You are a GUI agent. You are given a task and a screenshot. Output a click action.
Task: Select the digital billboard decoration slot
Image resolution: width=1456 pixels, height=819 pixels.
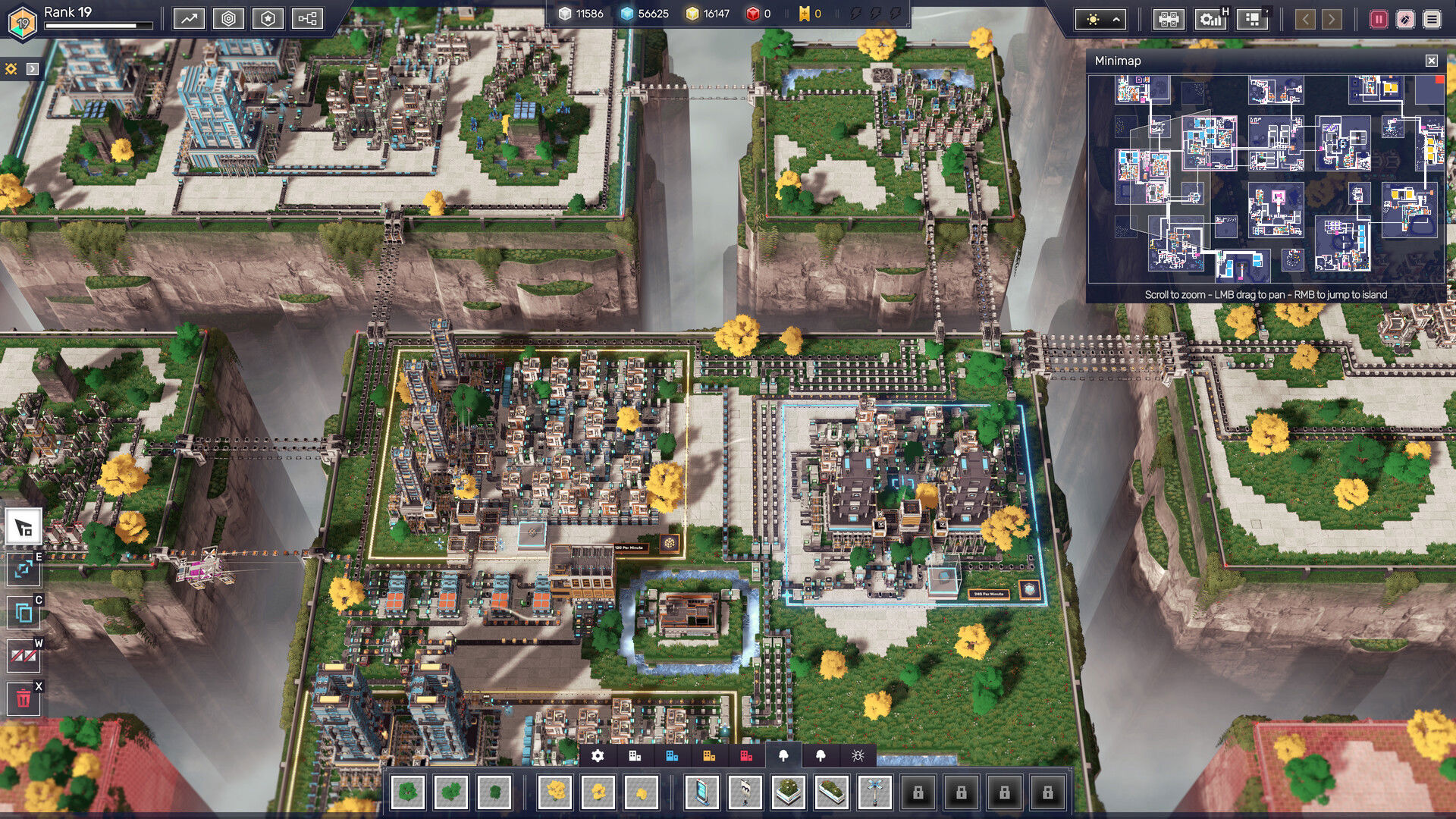click(701, 792)
